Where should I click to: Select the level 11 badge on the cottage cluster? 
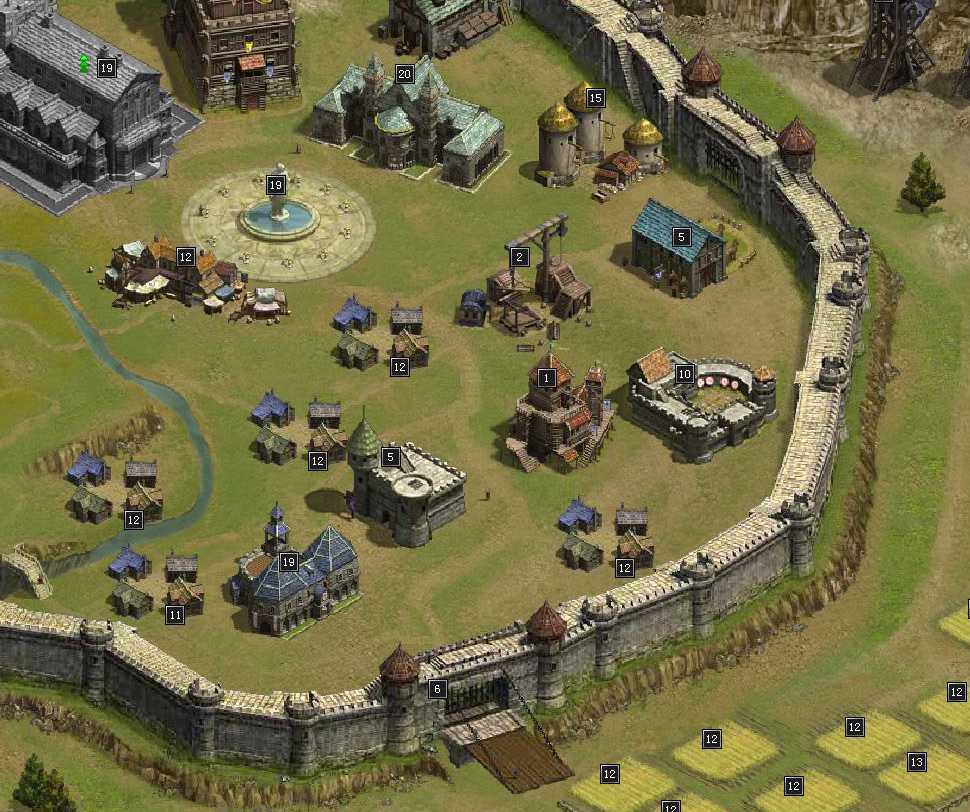[175, 615]
